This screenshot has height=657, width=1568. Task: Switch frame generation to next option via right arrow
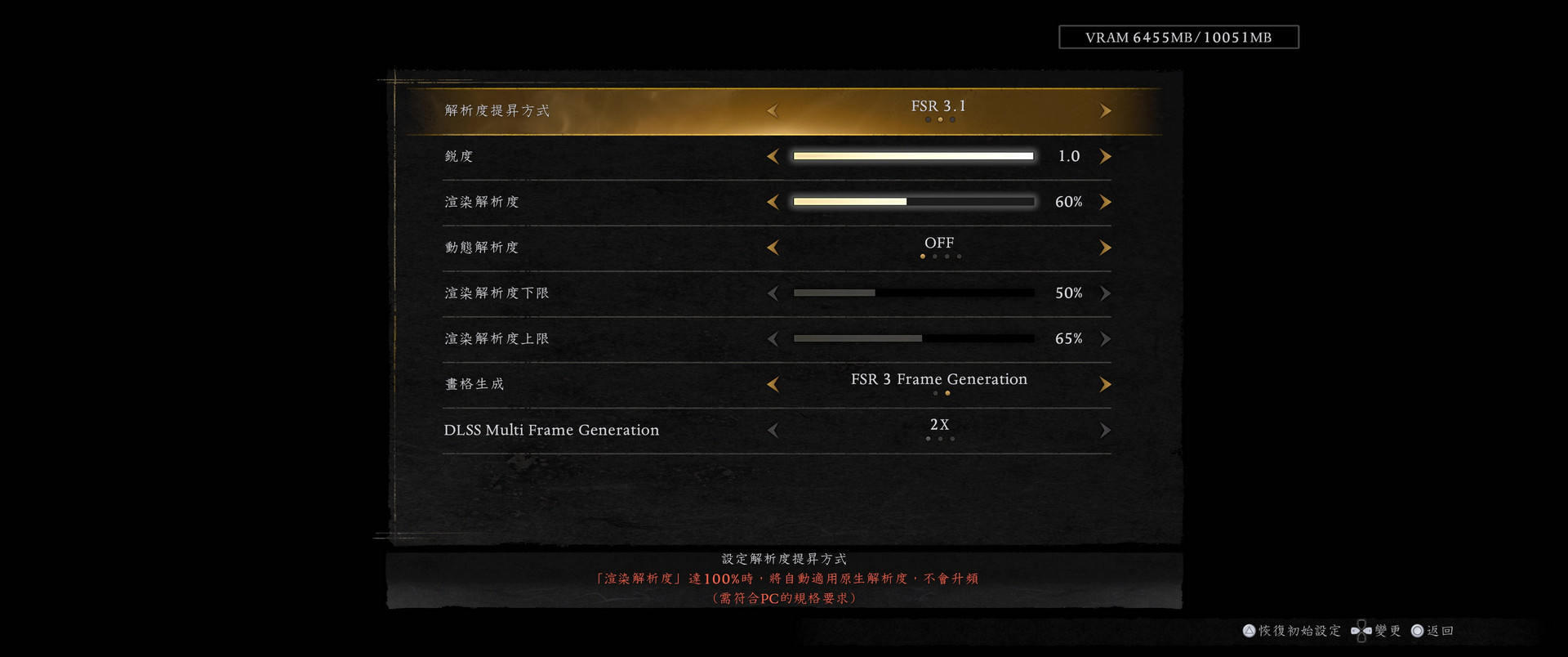tap(1105, 384)
